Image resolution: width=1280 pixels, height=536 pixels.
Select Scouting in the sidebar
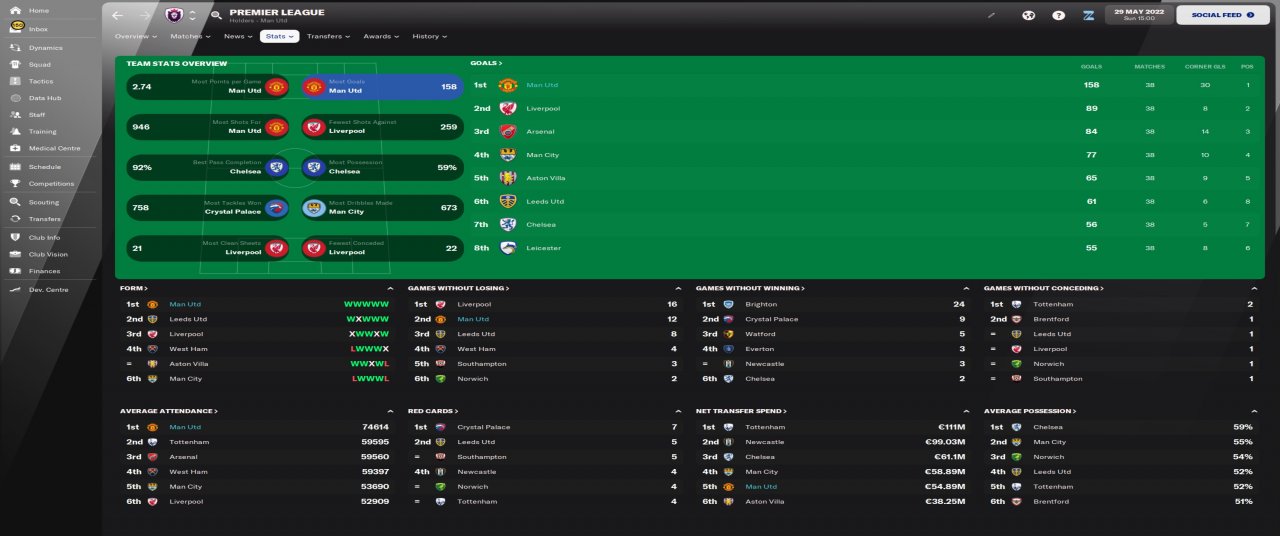(x=44, y=201)
